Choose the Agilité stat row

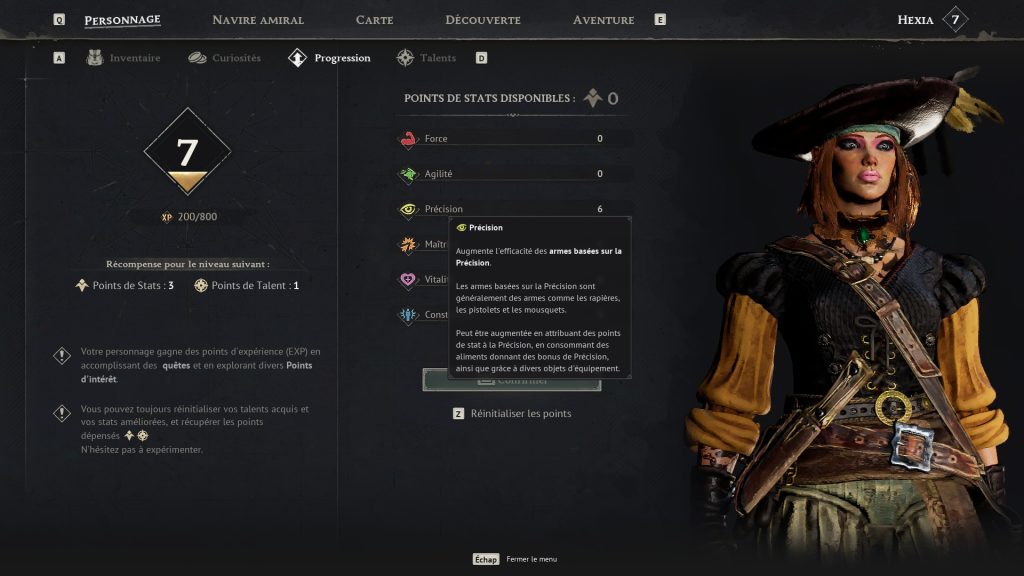512,174
